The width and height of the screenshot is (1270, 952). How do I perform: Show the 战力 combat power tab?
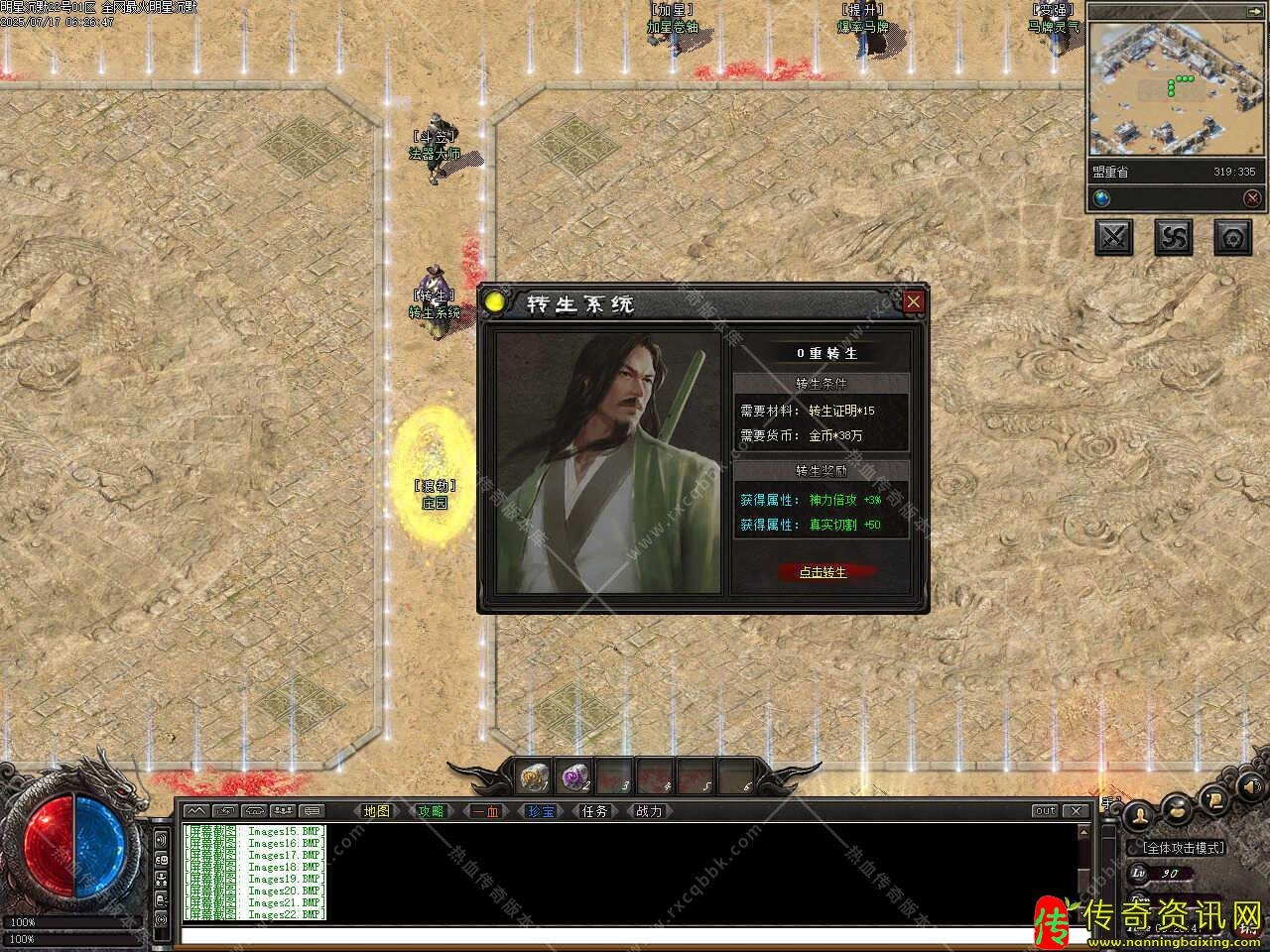click(x=649, y=811)
